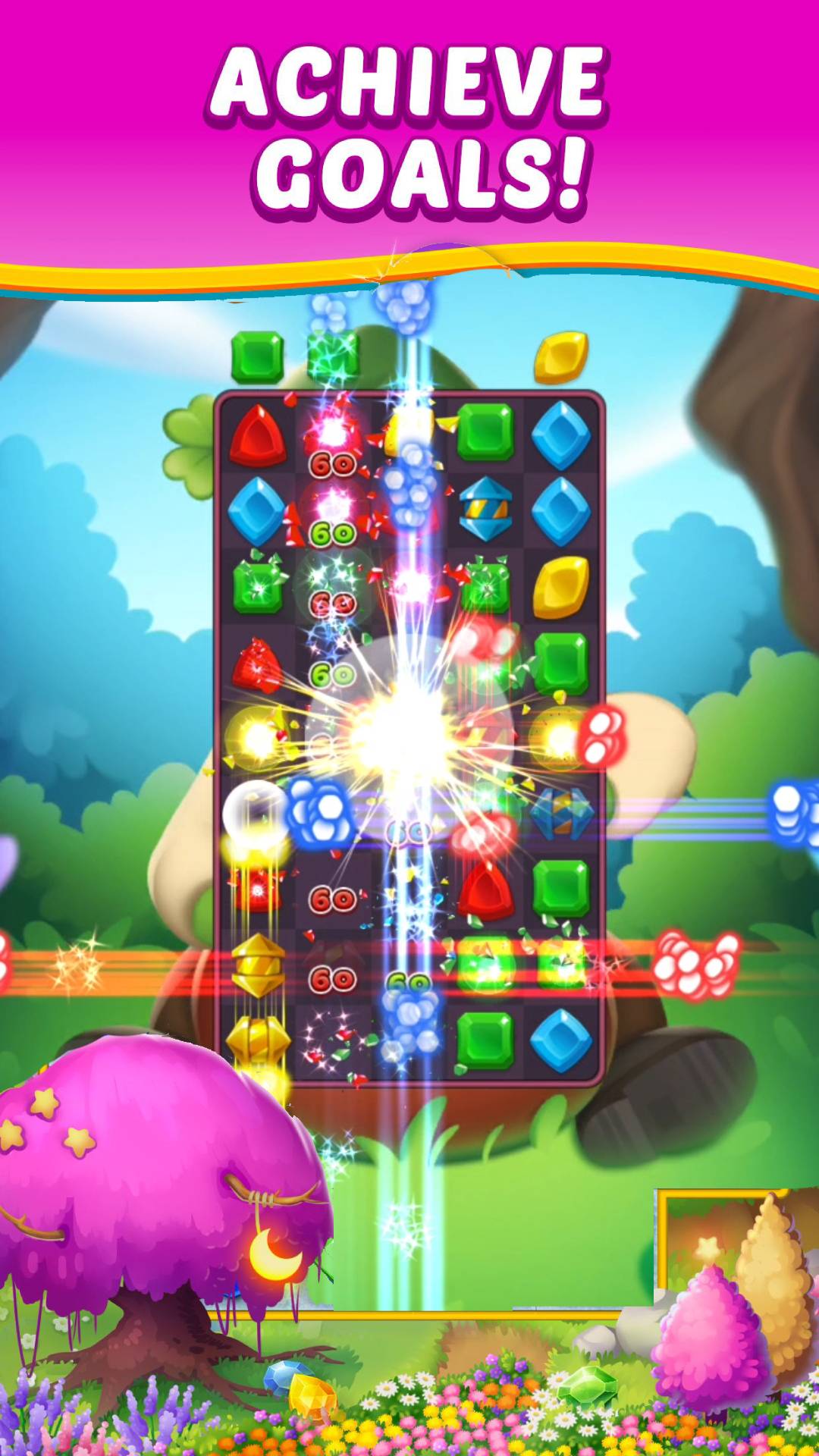
Task: Tap the striped blue gem beside two blue diamonds
Action: point(485,510)
